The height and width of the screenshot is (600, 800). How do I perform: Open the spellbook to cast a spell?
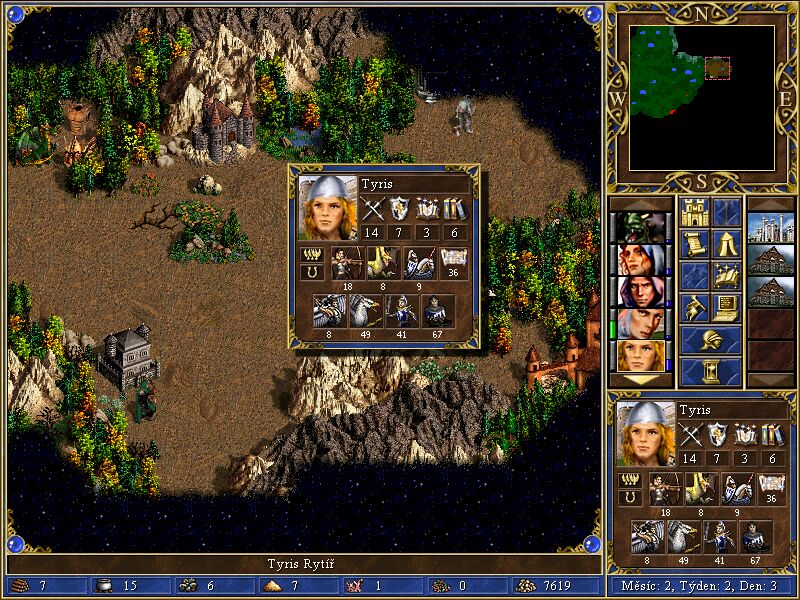pyautogui.click(x=727, y=276)
